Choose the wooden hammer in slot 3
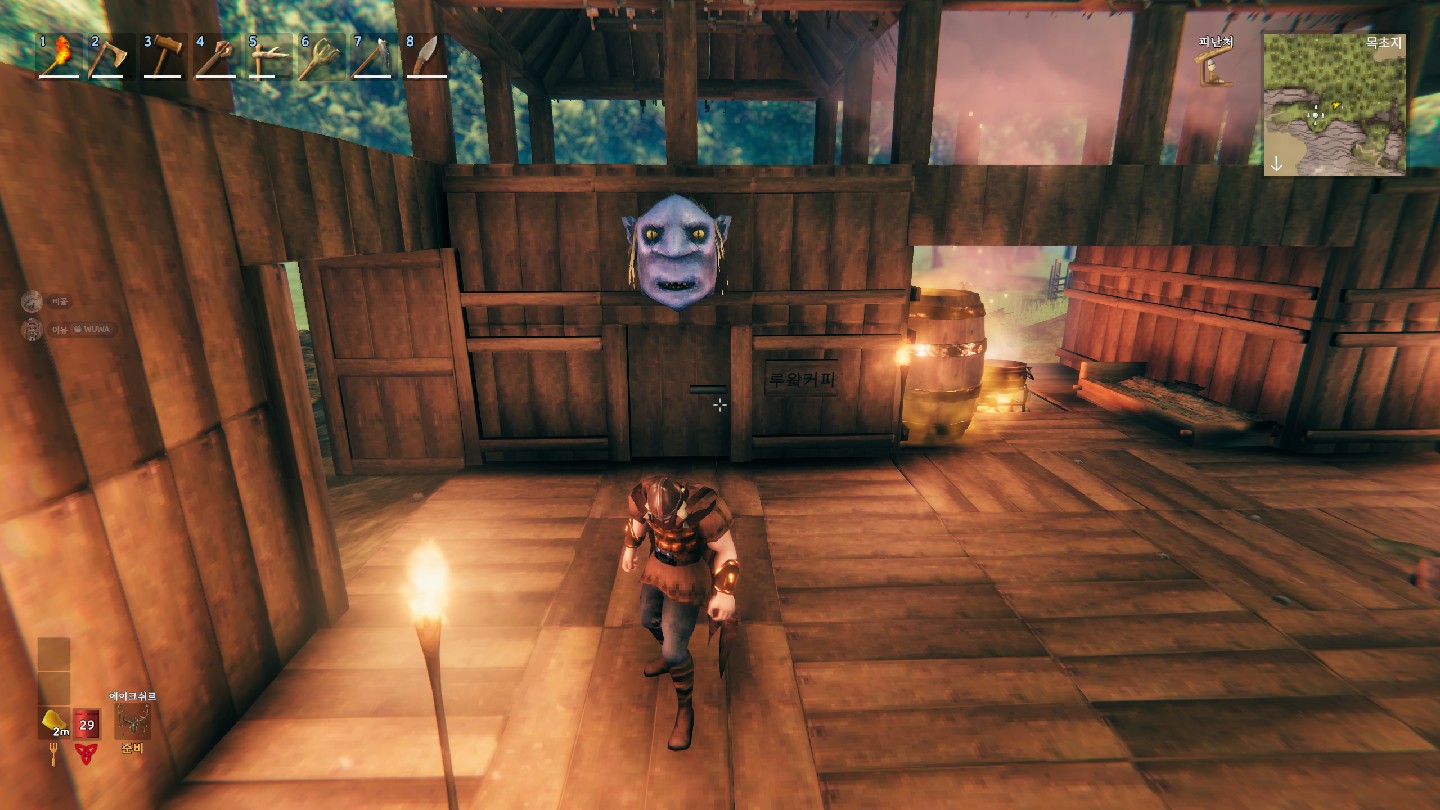This screenshot has height=810, width=1440. click(x=161, y=56)
